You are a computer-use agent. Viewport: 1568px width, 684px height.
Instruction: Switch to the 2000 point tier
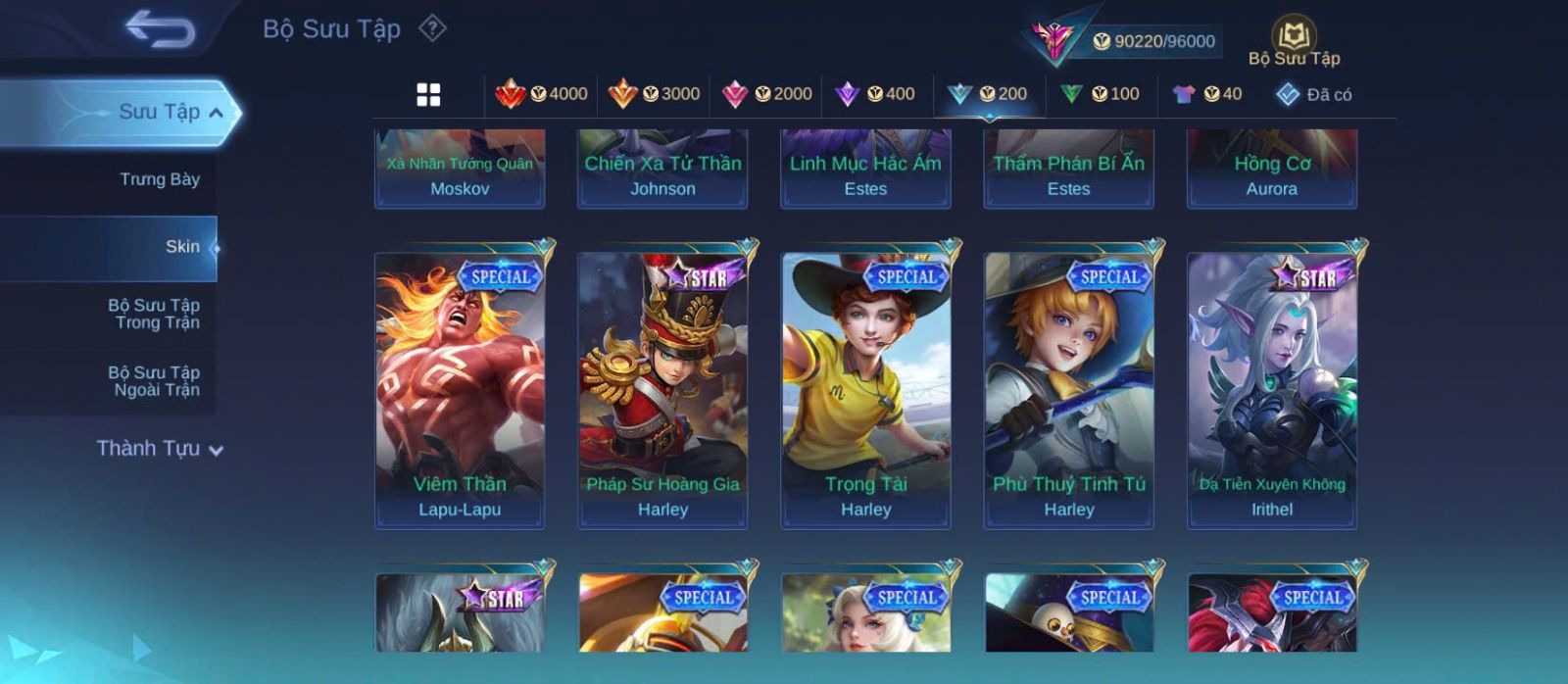(766, 94)
